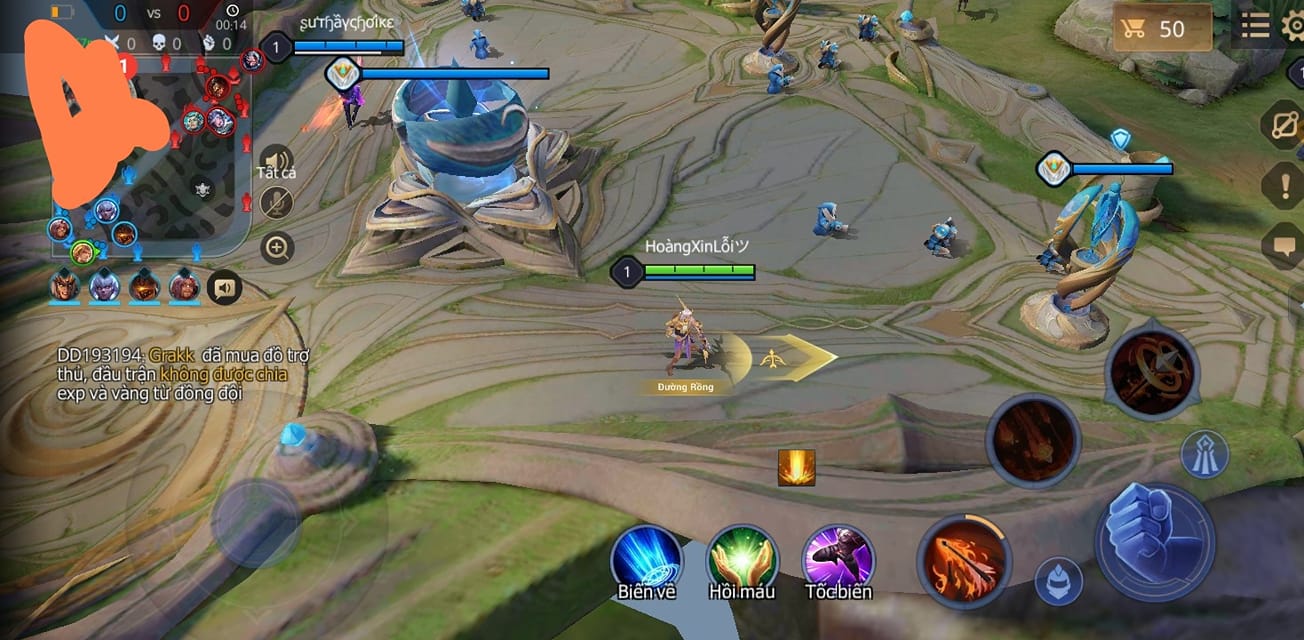Image resolution: width=1304 pixels, height=640 pixels.
Task: Select the crossed-circle signal icon
Action: [x=1285, y=129]
